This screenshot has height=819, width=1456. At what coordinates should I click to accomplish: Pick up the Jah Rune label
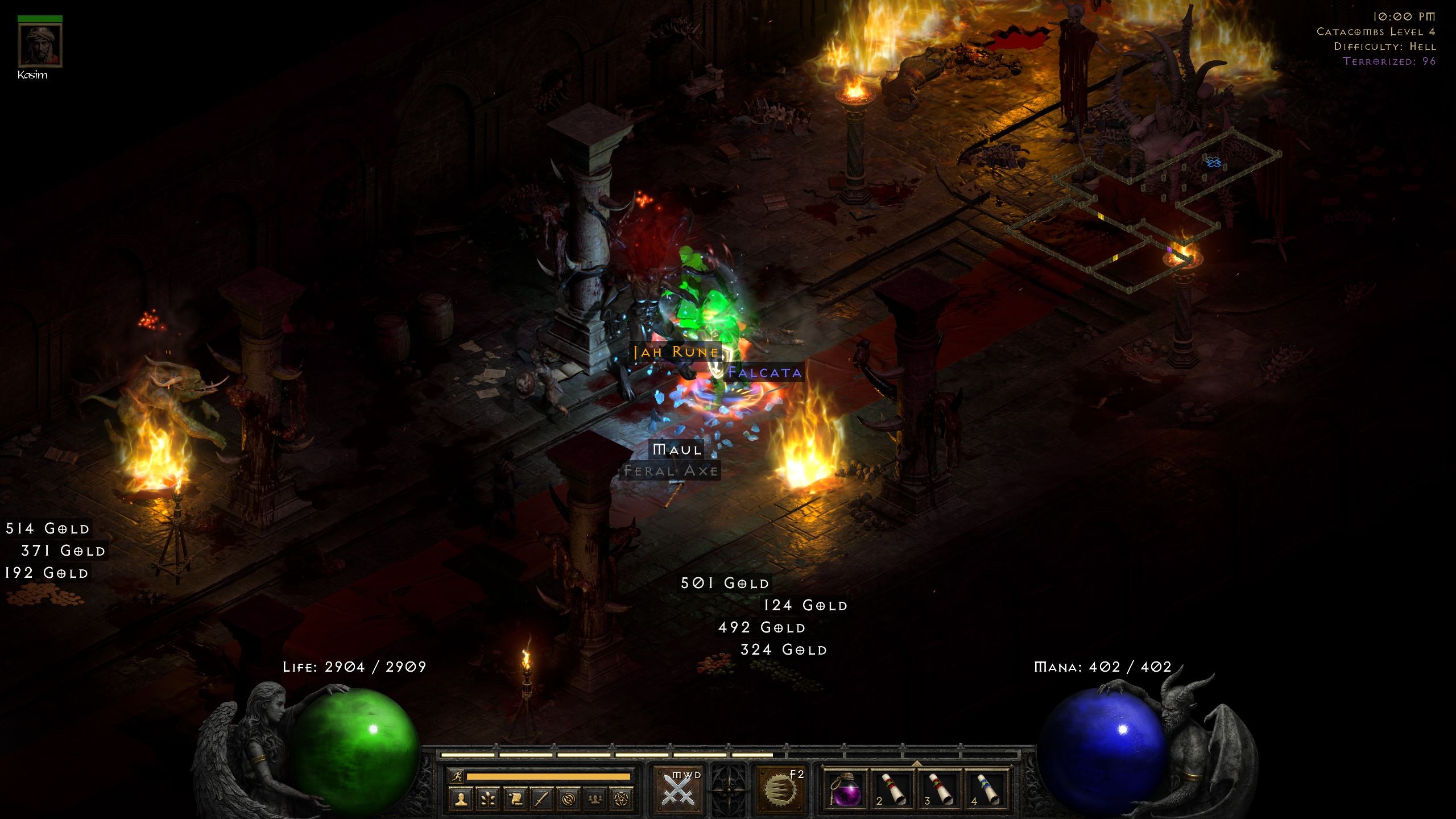676,352
